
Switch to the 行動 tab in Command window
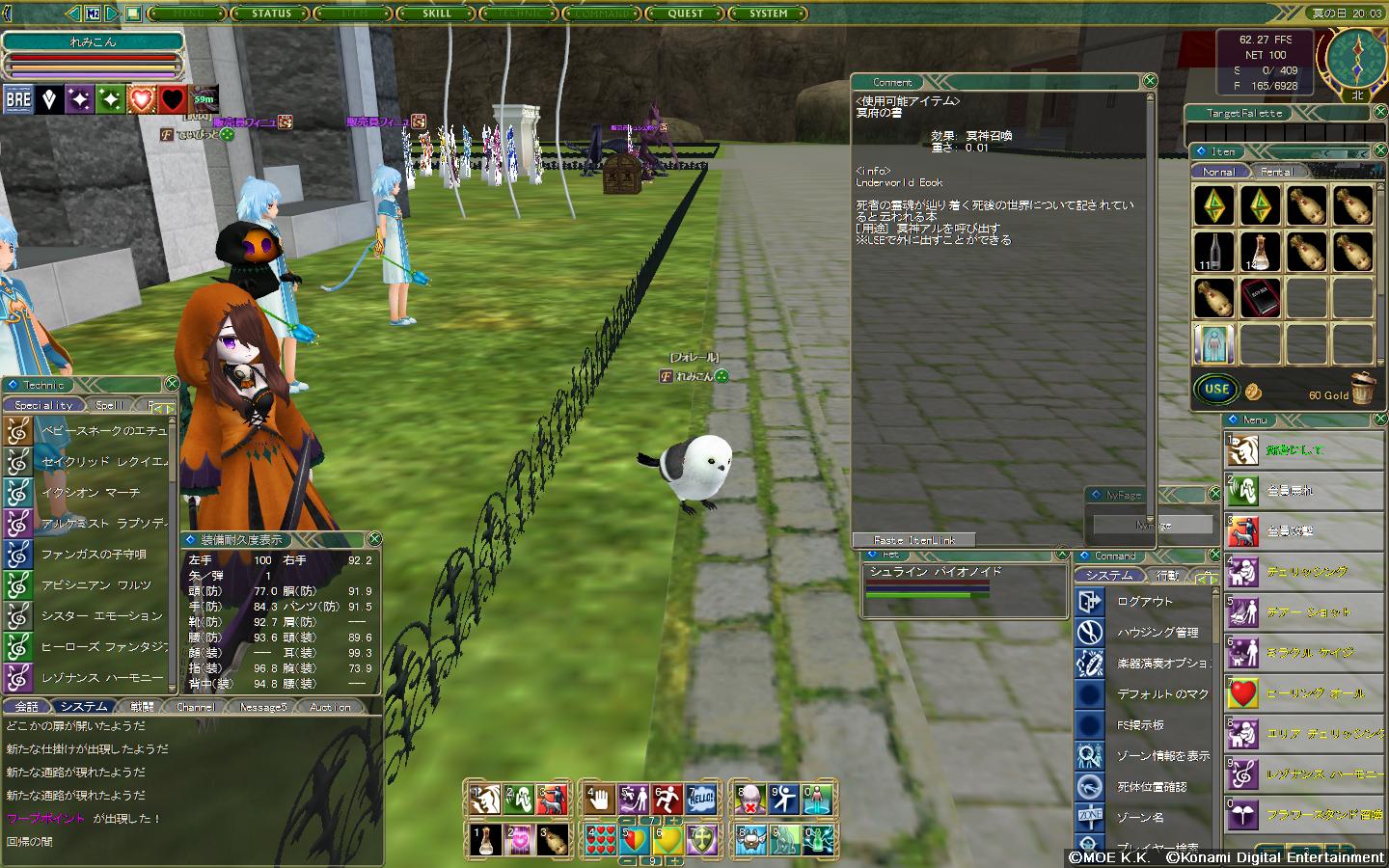point(1168,576)
